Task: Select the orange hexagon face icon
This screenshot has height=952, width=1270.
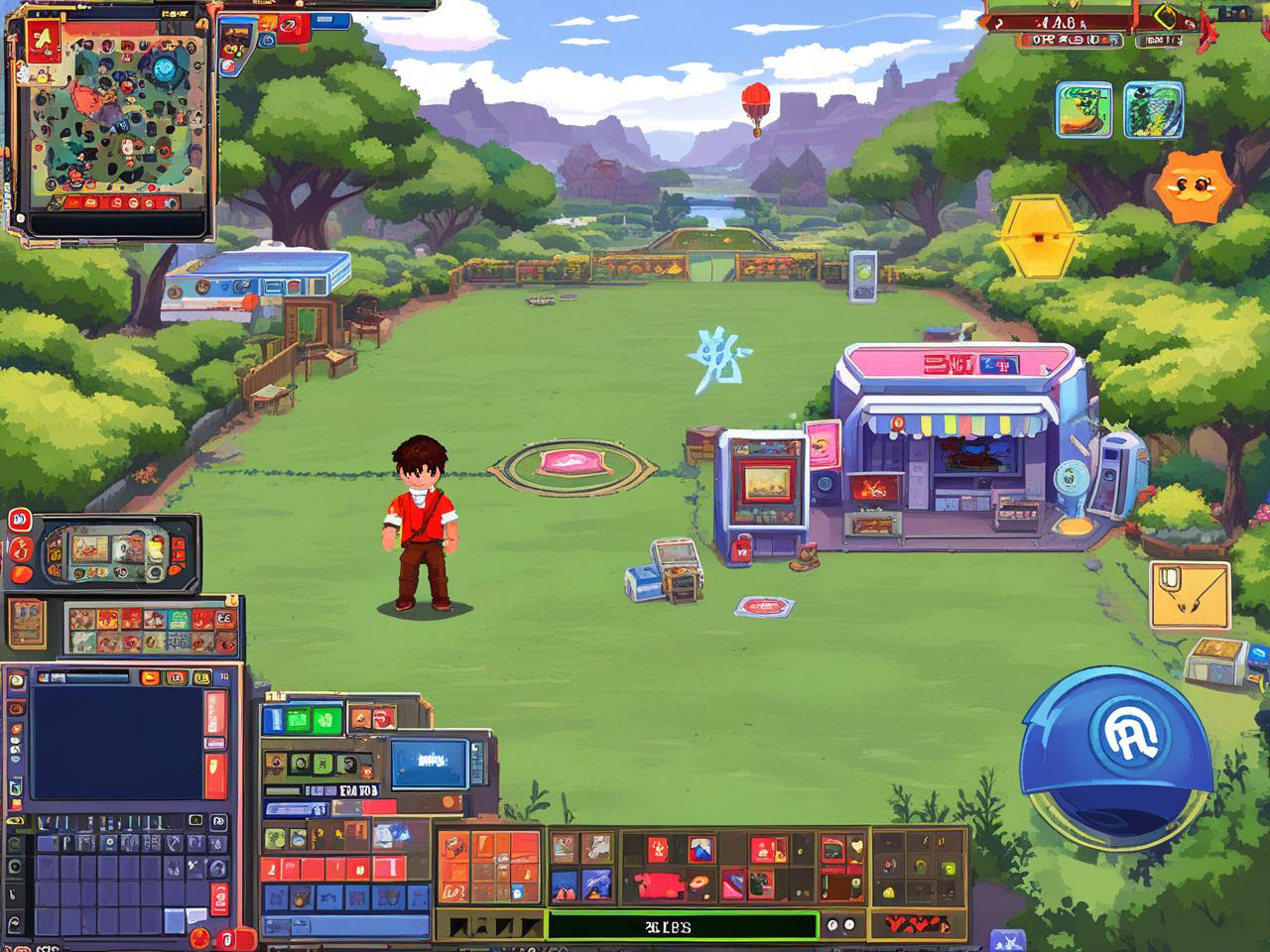Action: coord(1192,186)
